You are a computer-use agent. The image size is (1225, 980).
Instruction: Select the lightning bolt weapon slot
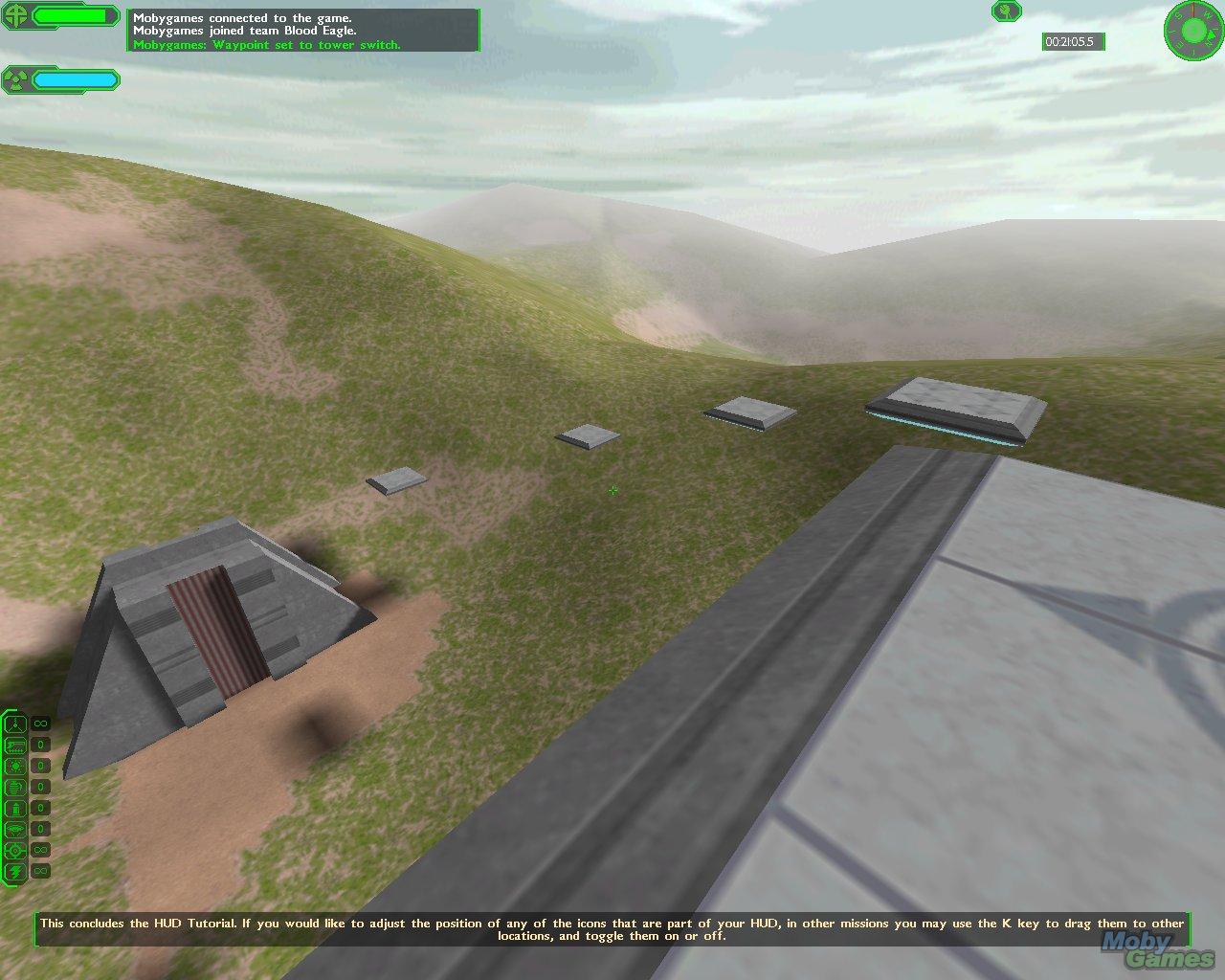[x=16, y=872]
